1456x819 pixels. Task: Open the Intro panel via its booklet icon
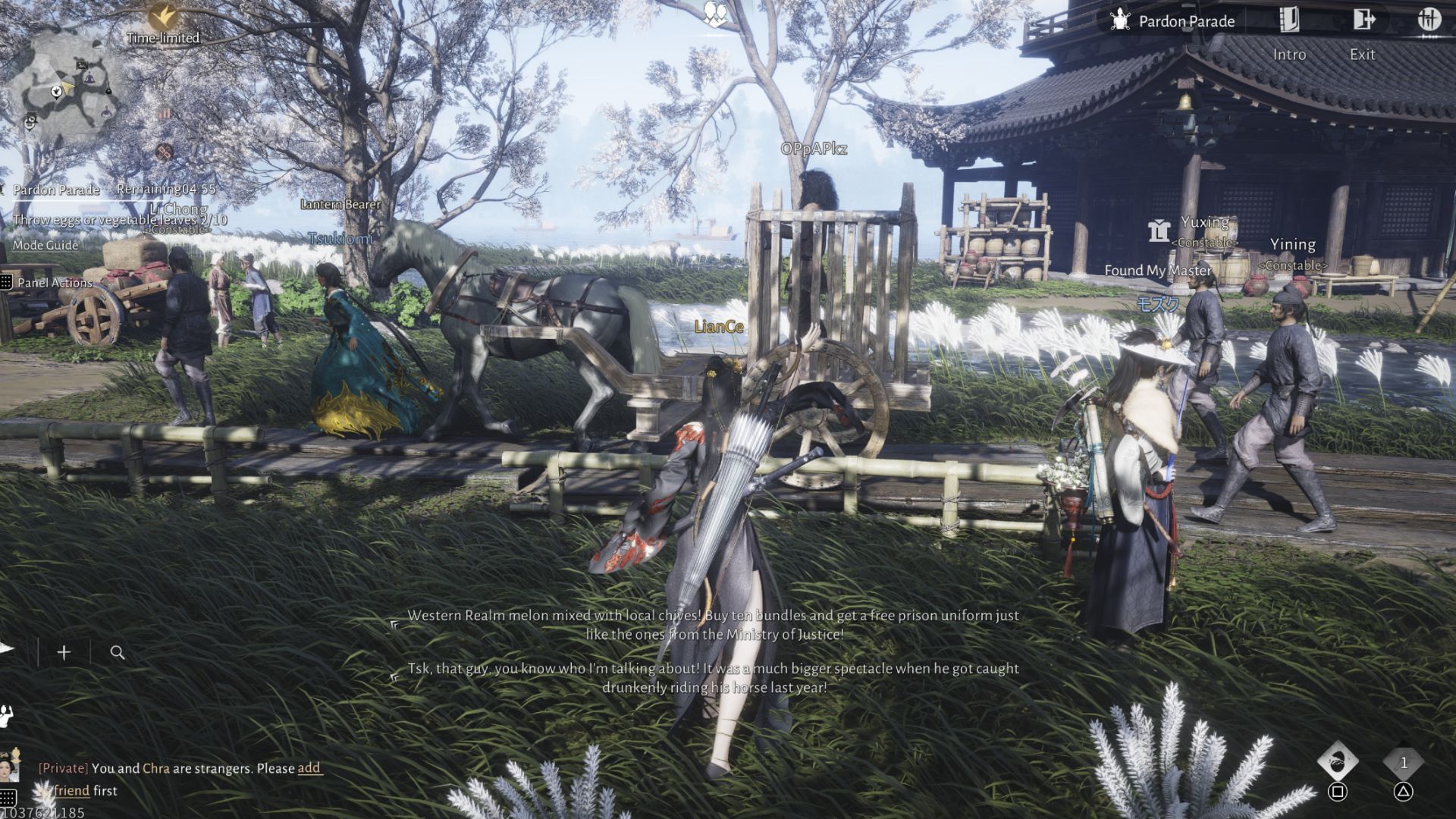tap(1289, 20)
